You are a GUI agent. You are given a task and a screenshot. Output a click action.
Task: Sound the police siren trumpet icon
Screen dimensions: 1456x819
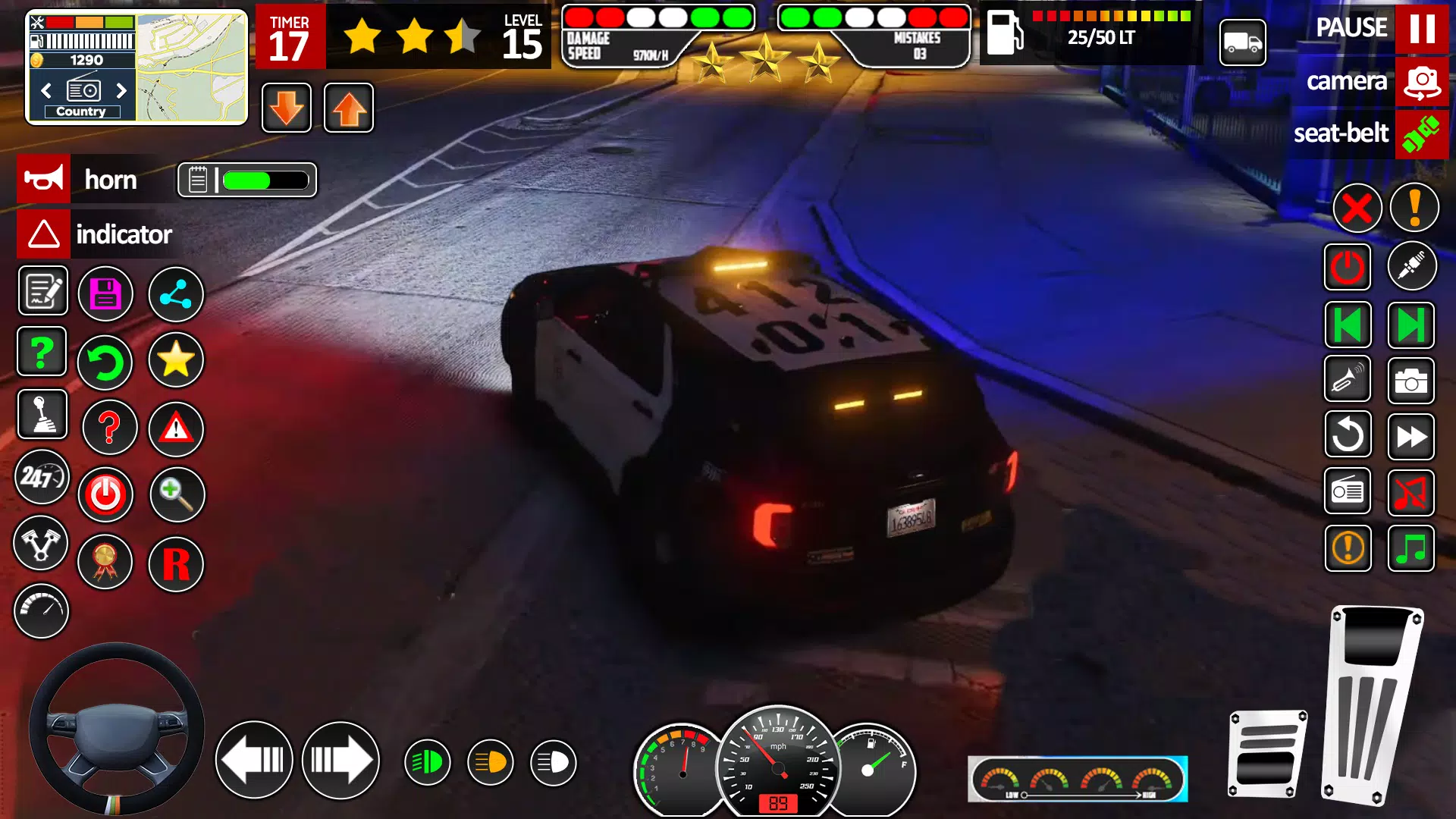pyautogui.click(x=1348, y=379)
